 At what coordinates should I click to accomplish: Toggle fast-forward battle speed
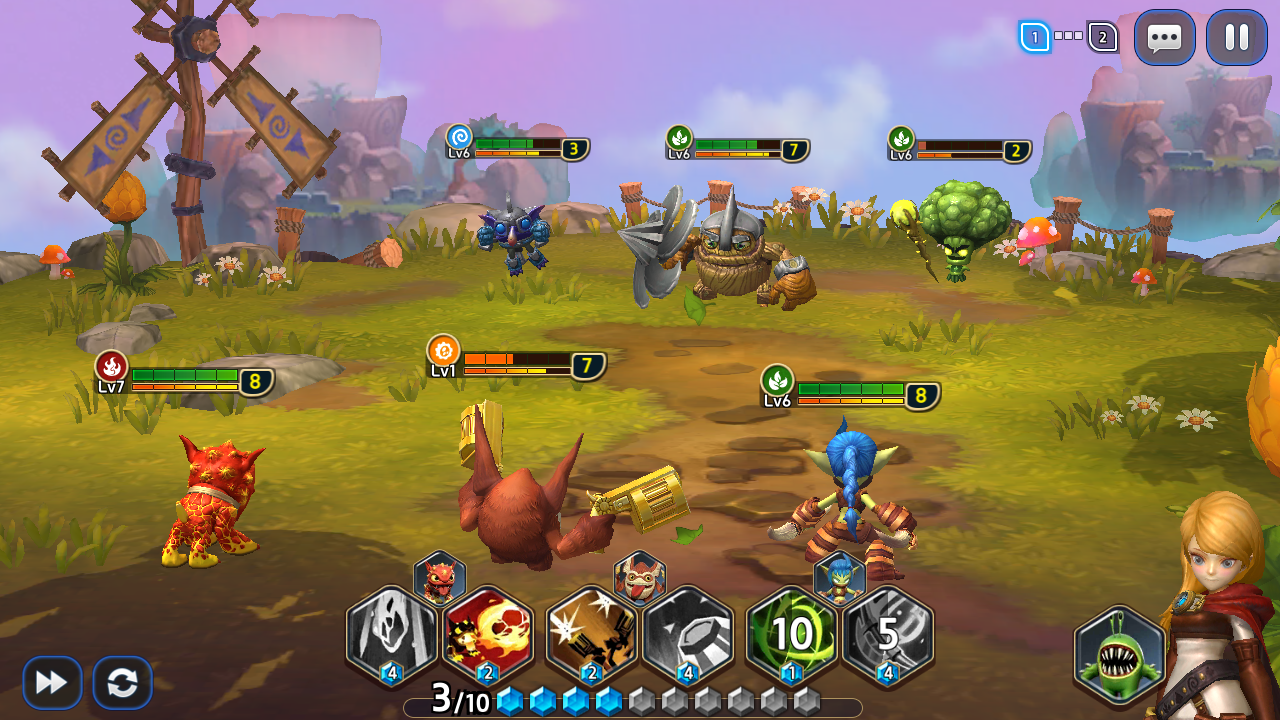click(52, 683)
